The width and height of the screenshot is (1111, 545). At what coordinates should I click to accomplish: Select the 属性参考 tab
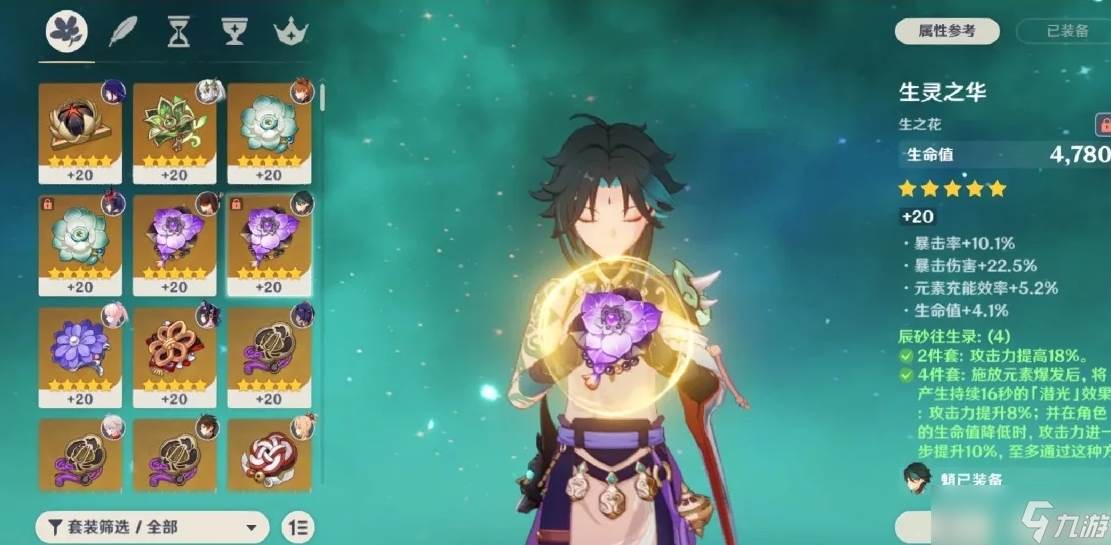(x=947, y=31)
